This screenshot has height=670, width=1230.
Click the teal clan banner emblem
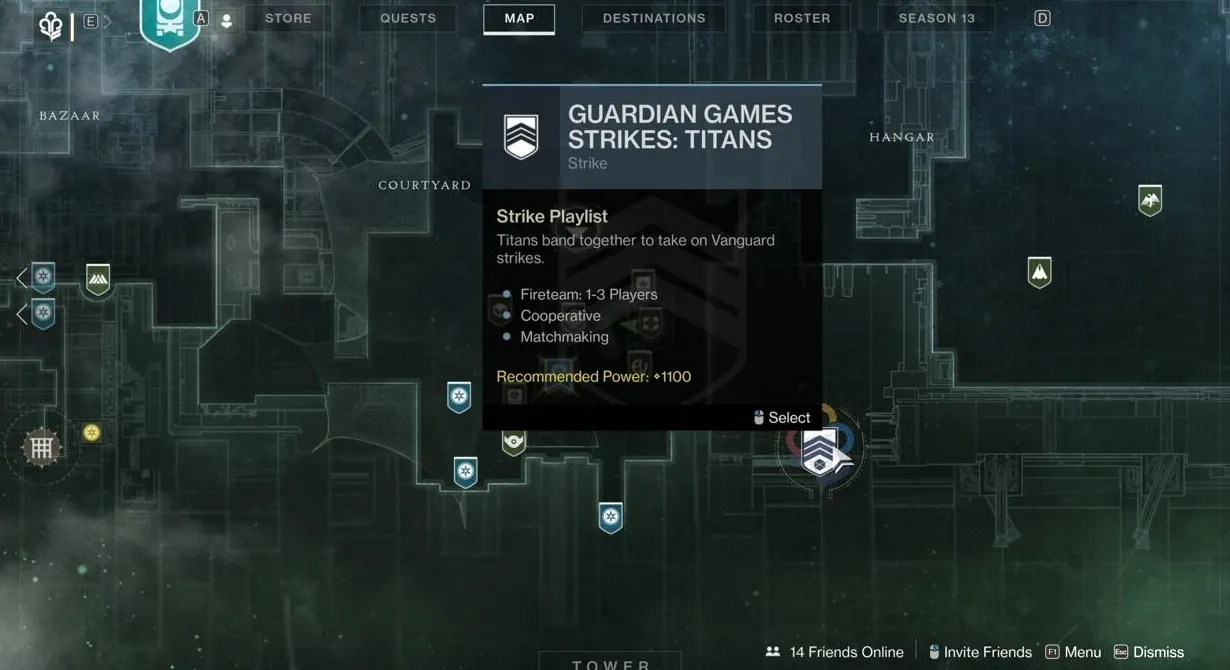click(x=169, y=22)
